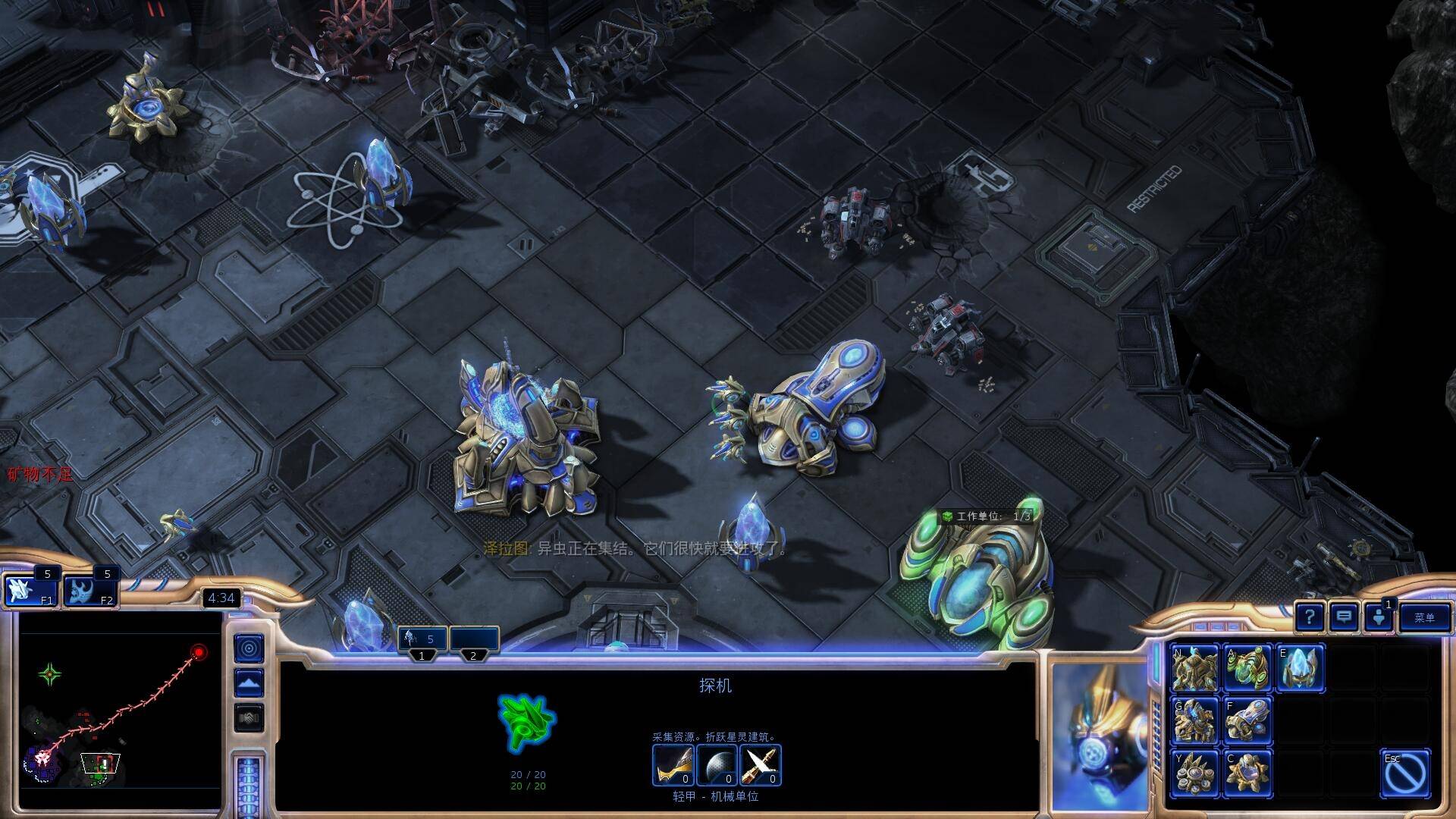Choose the Forge build option
Screen dimensions: 1456x819
point(1247,720)
